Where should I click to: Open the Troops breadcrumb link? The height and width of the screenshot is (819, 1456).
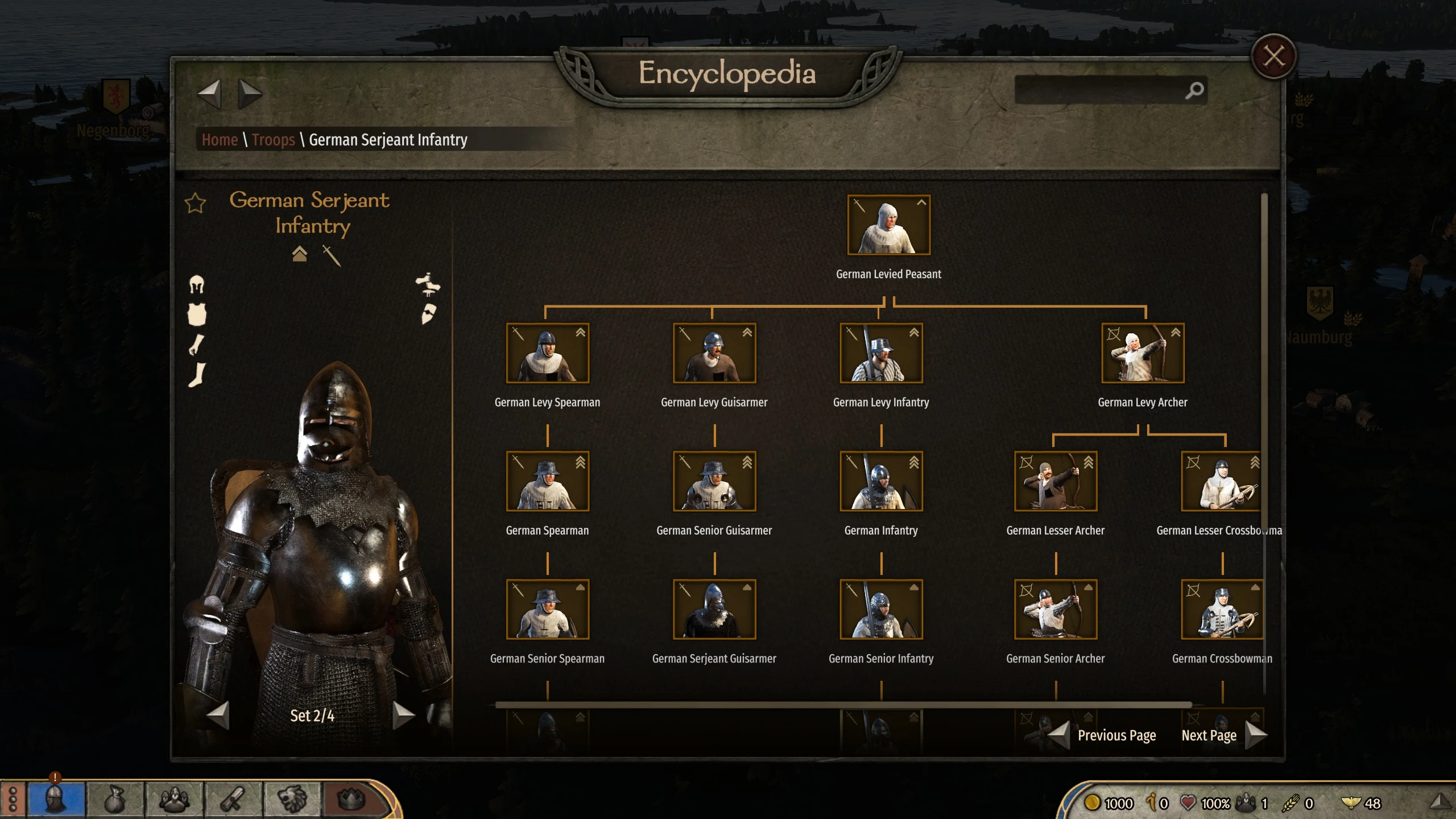pos(273,140)
